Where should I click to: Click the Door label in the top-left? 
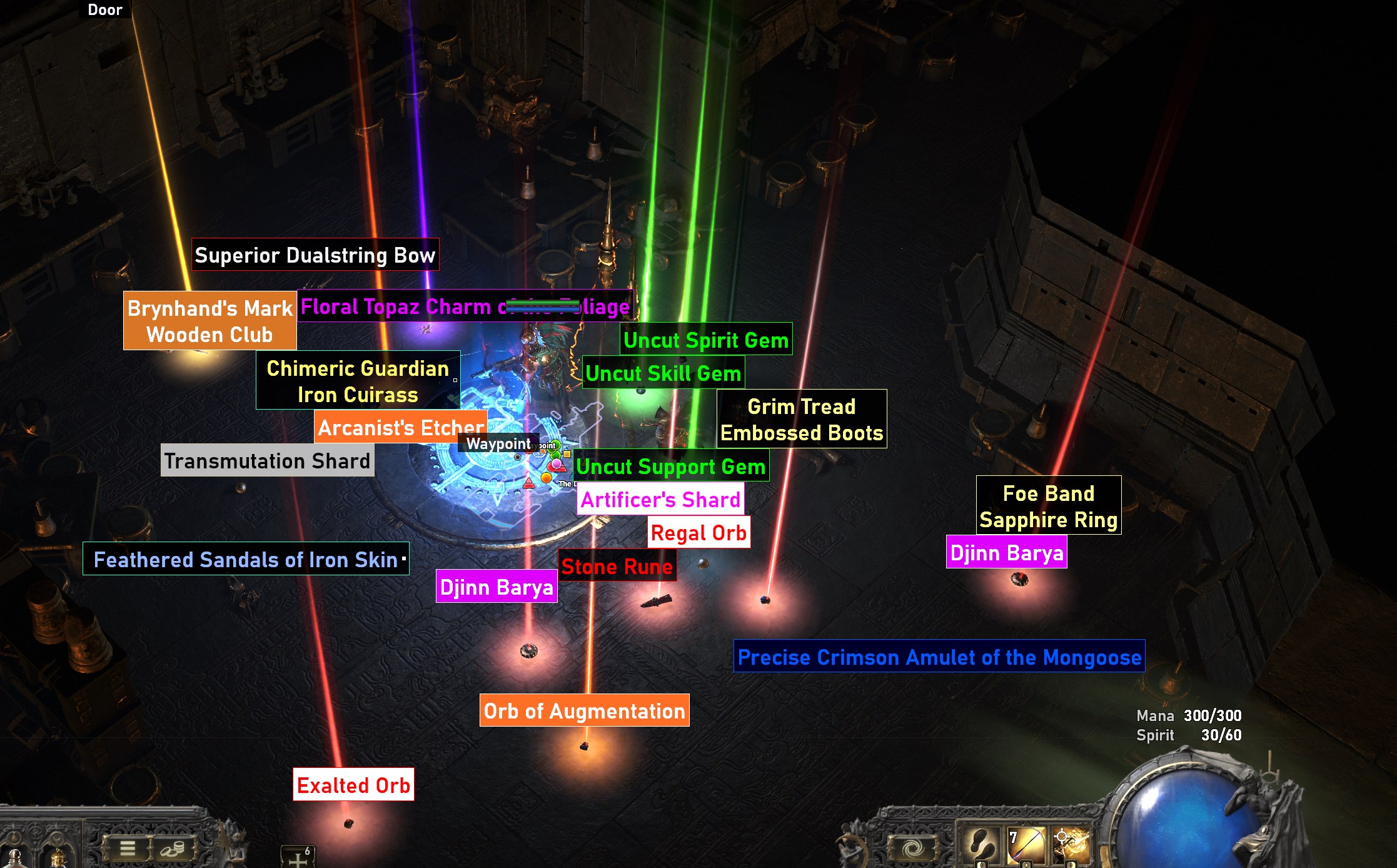point(104,9)
